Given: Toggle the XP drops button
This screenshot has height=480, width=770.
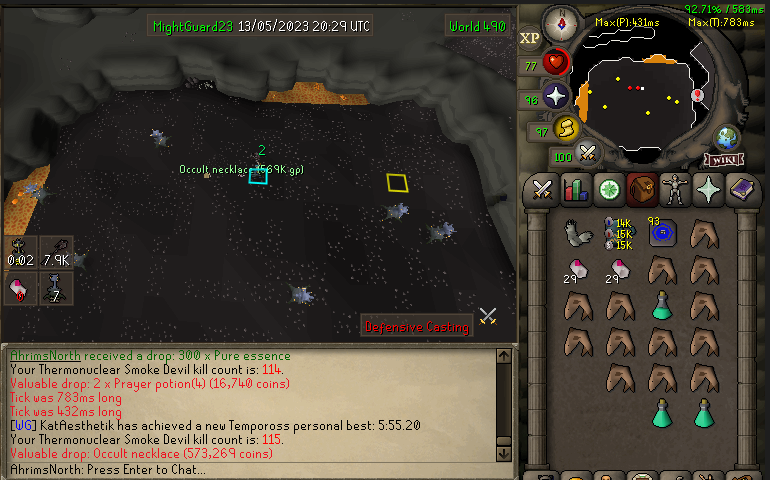Looking at the screenshot, I should pos(530,39).
